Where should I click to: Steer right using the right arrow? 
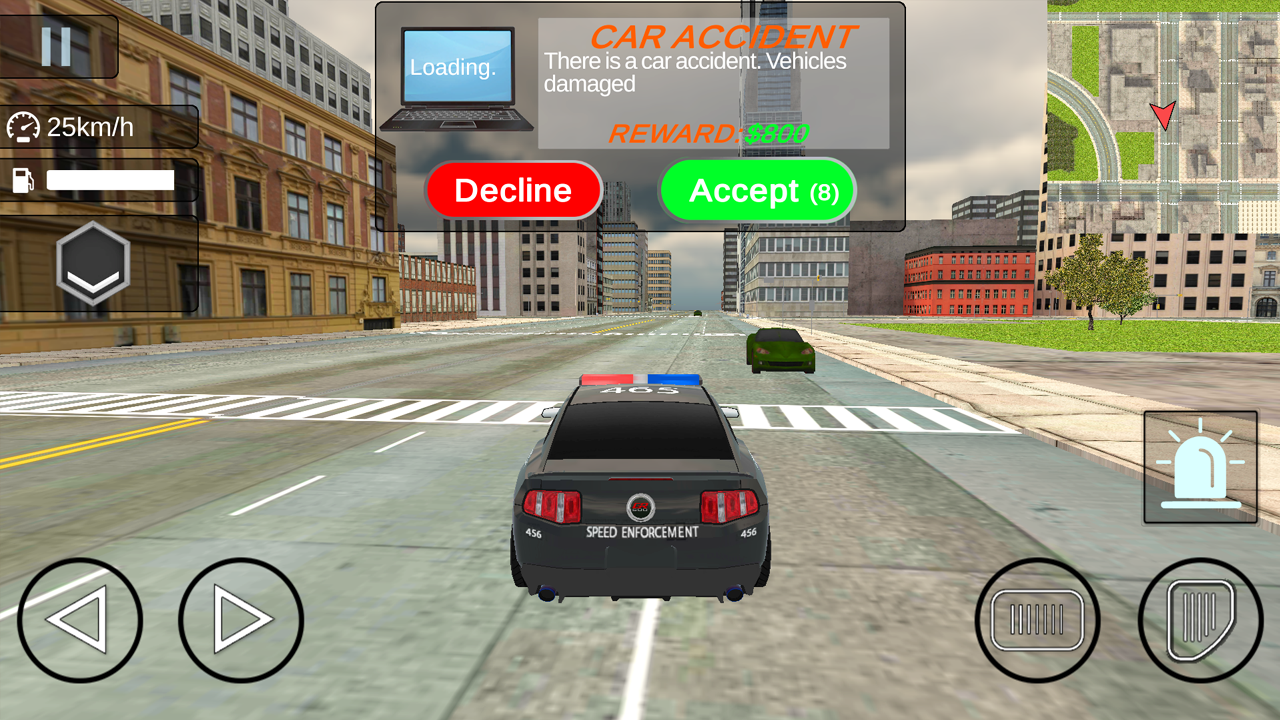[x=240, y=620]
